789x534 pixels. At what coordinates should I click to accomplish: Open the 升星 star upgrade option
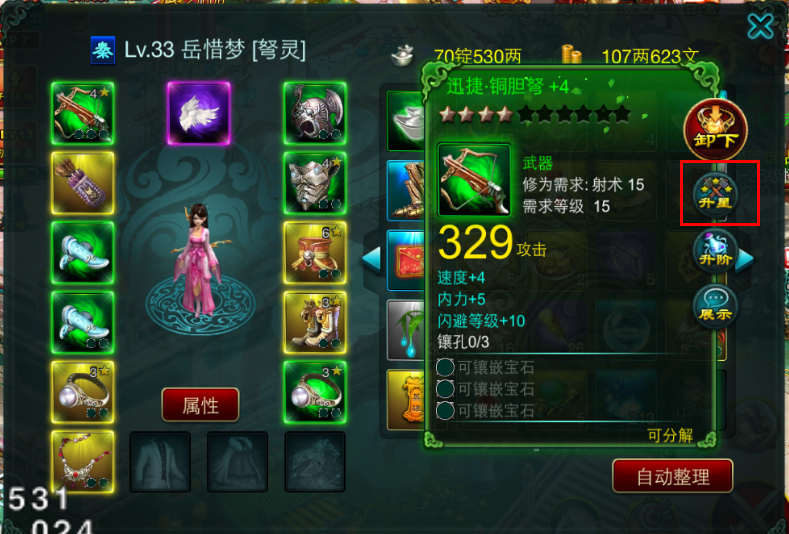click(x=717, y=191)
